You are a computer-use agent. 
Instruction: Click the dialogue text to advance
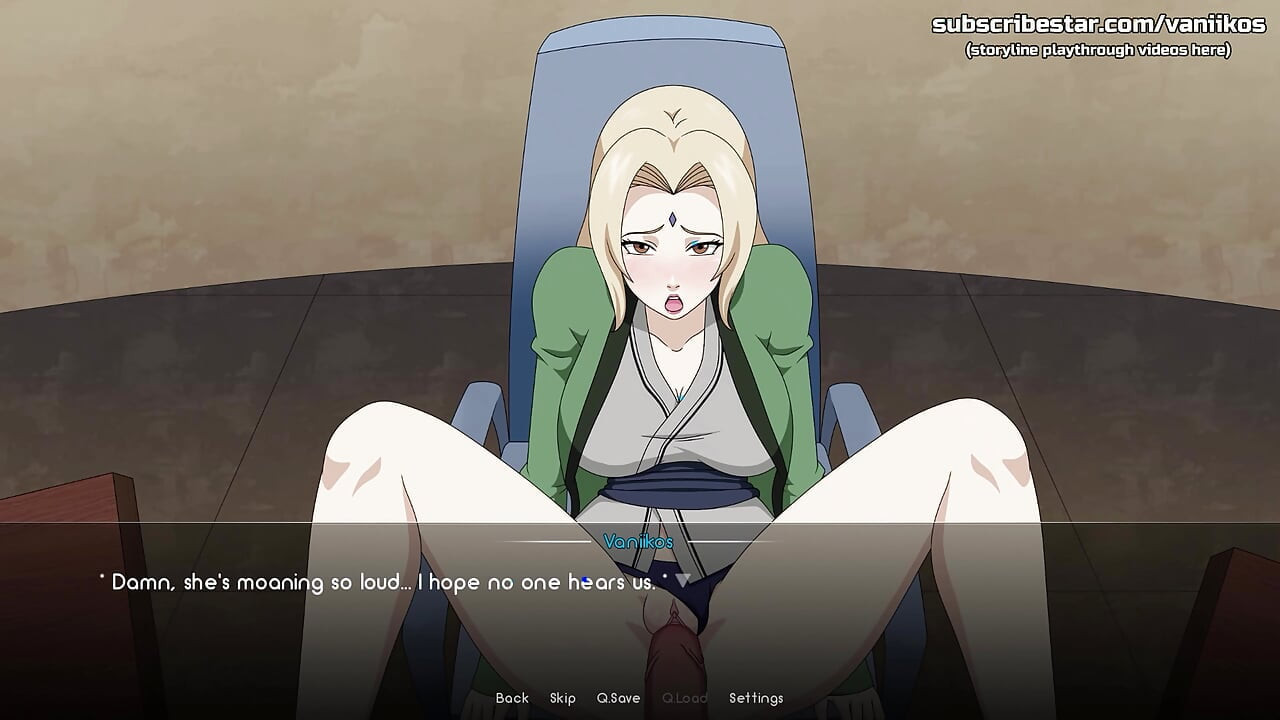[380, 580]
